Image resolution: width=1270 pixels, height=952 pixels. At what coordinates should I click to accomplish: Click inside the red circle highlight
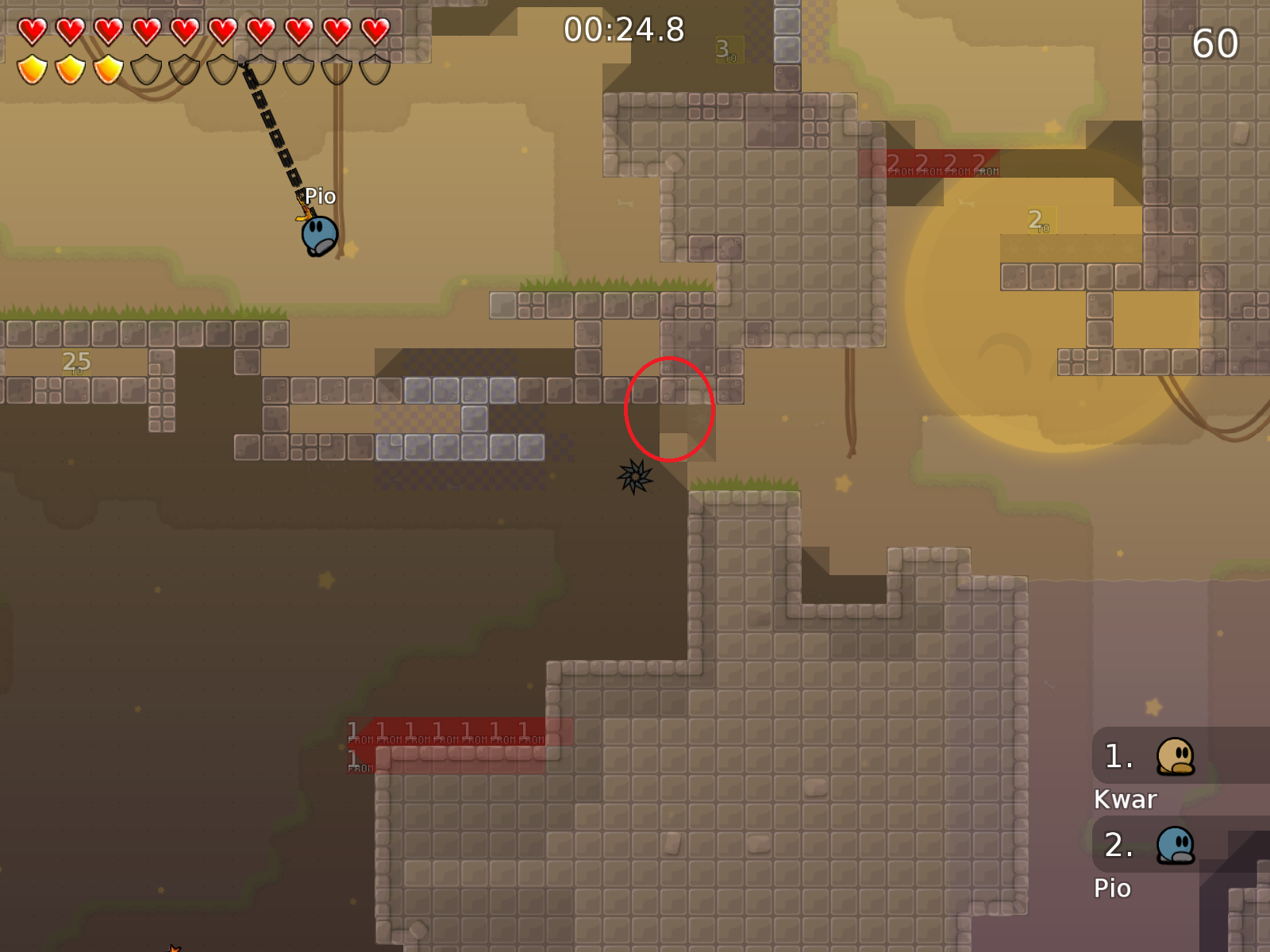tap(670, 409)
